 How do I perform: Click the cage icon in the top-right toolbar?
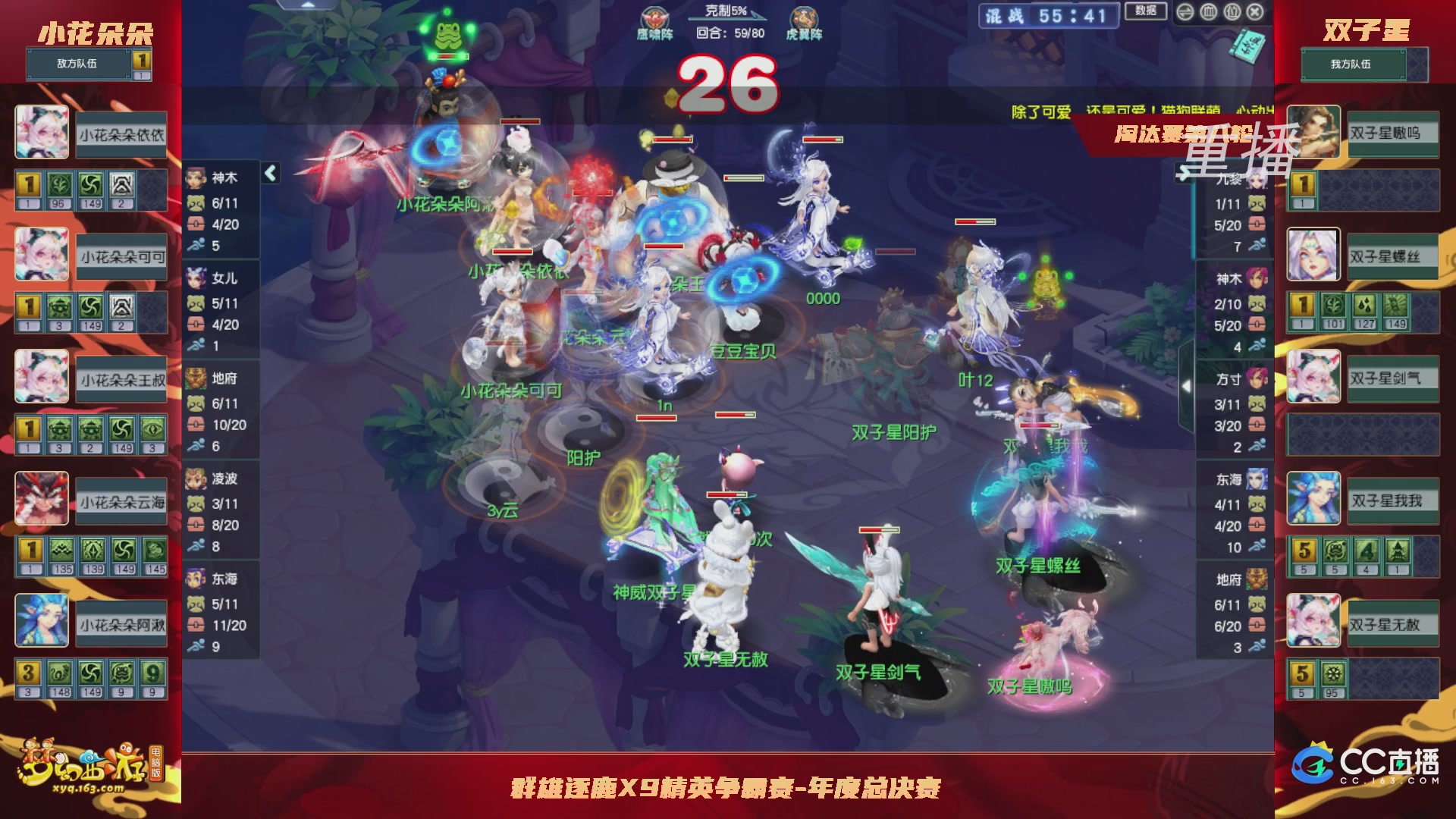coord(1208,11)
